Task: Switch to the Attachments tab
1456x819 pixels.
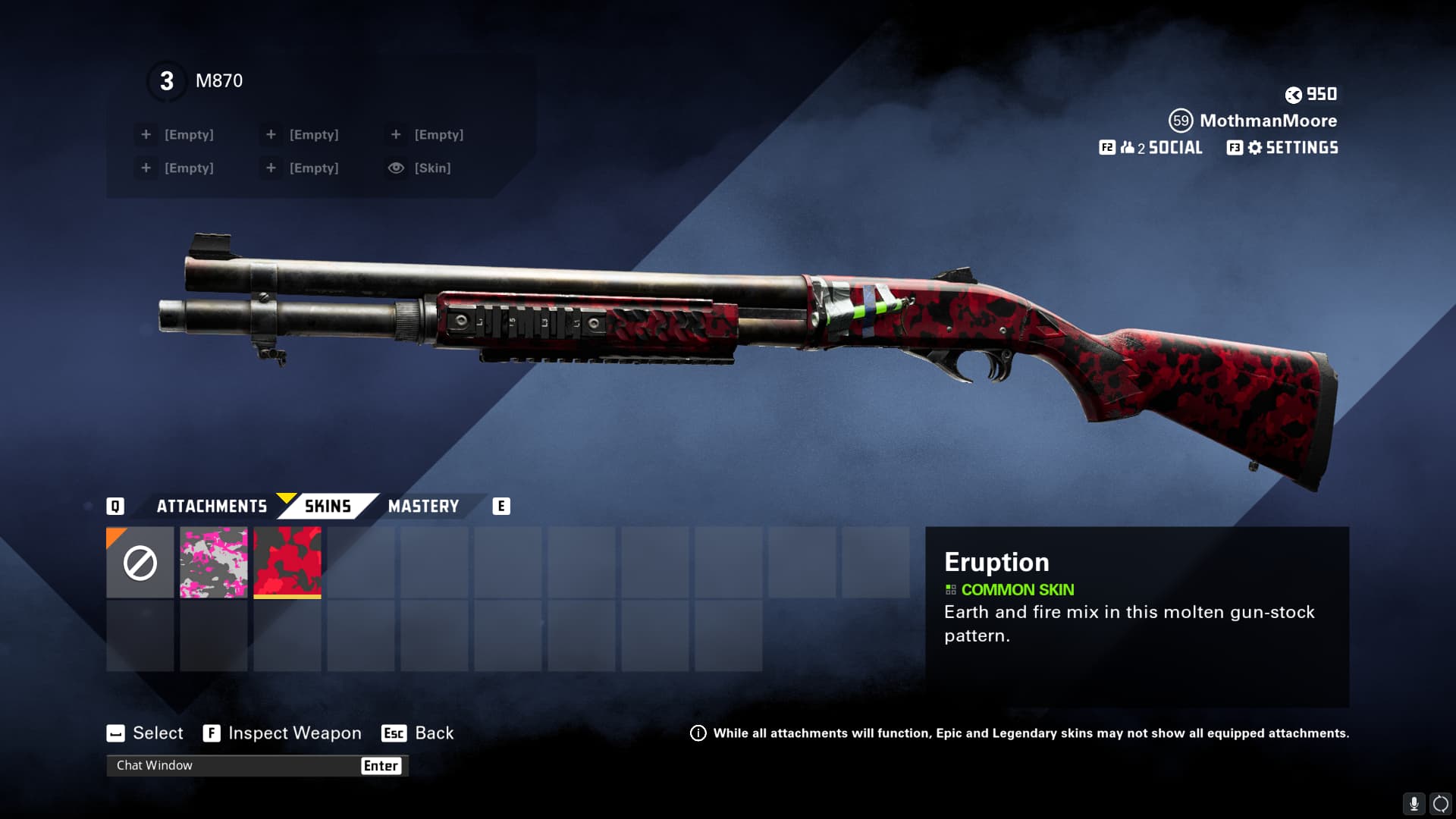Action: 212,507
